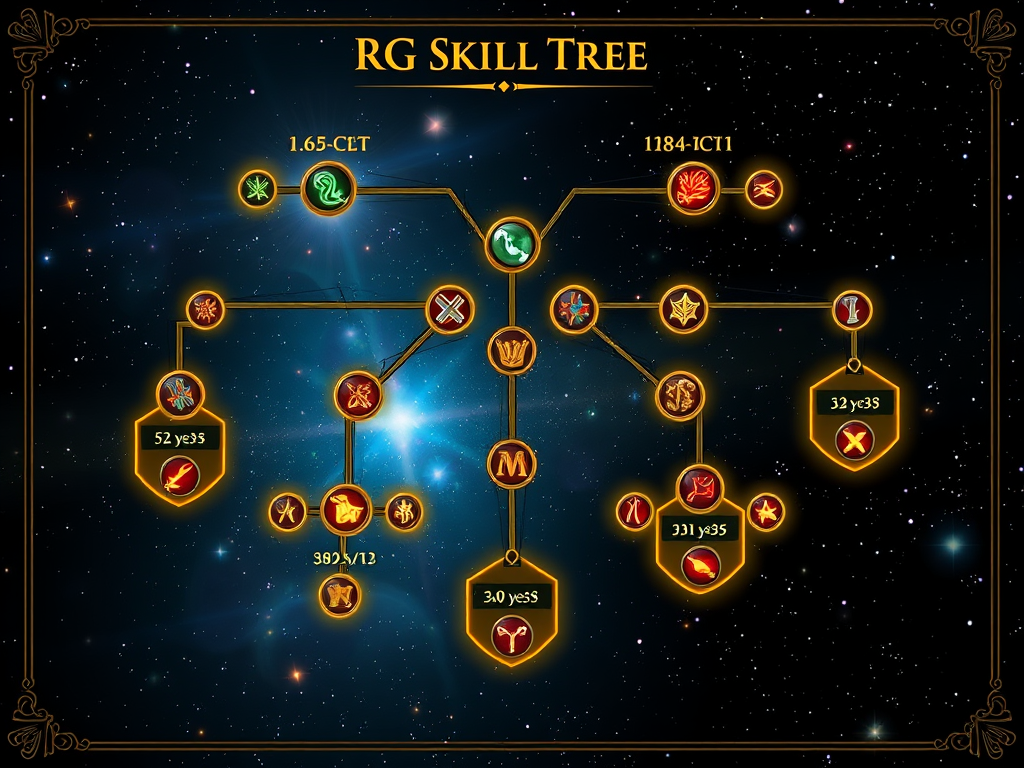Select the letter M skill node
The image size is (1024, 768).
pyautogui.click(x=512, y=464)
